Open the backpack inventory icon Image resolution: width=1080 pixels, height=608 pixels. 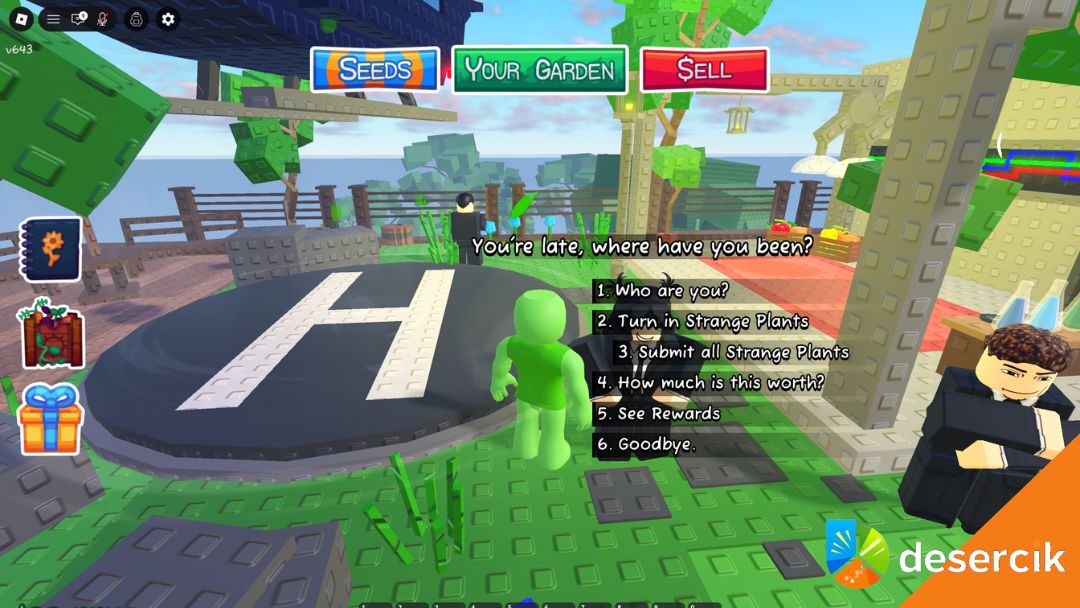pyautogui.click(x=136, y=19)
